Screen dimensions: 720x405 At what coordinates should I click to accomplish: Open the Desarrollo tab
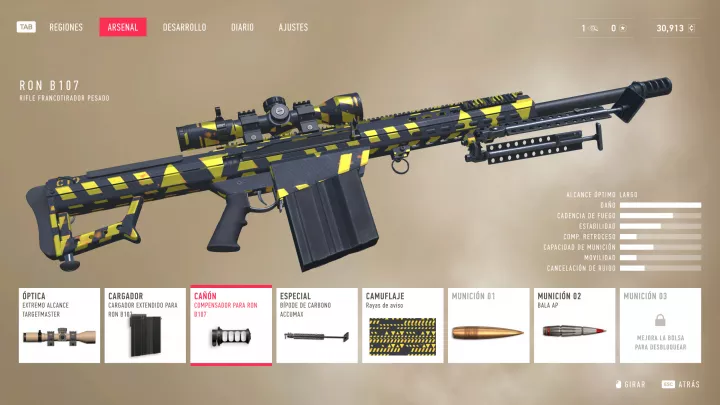coord(184,27)
